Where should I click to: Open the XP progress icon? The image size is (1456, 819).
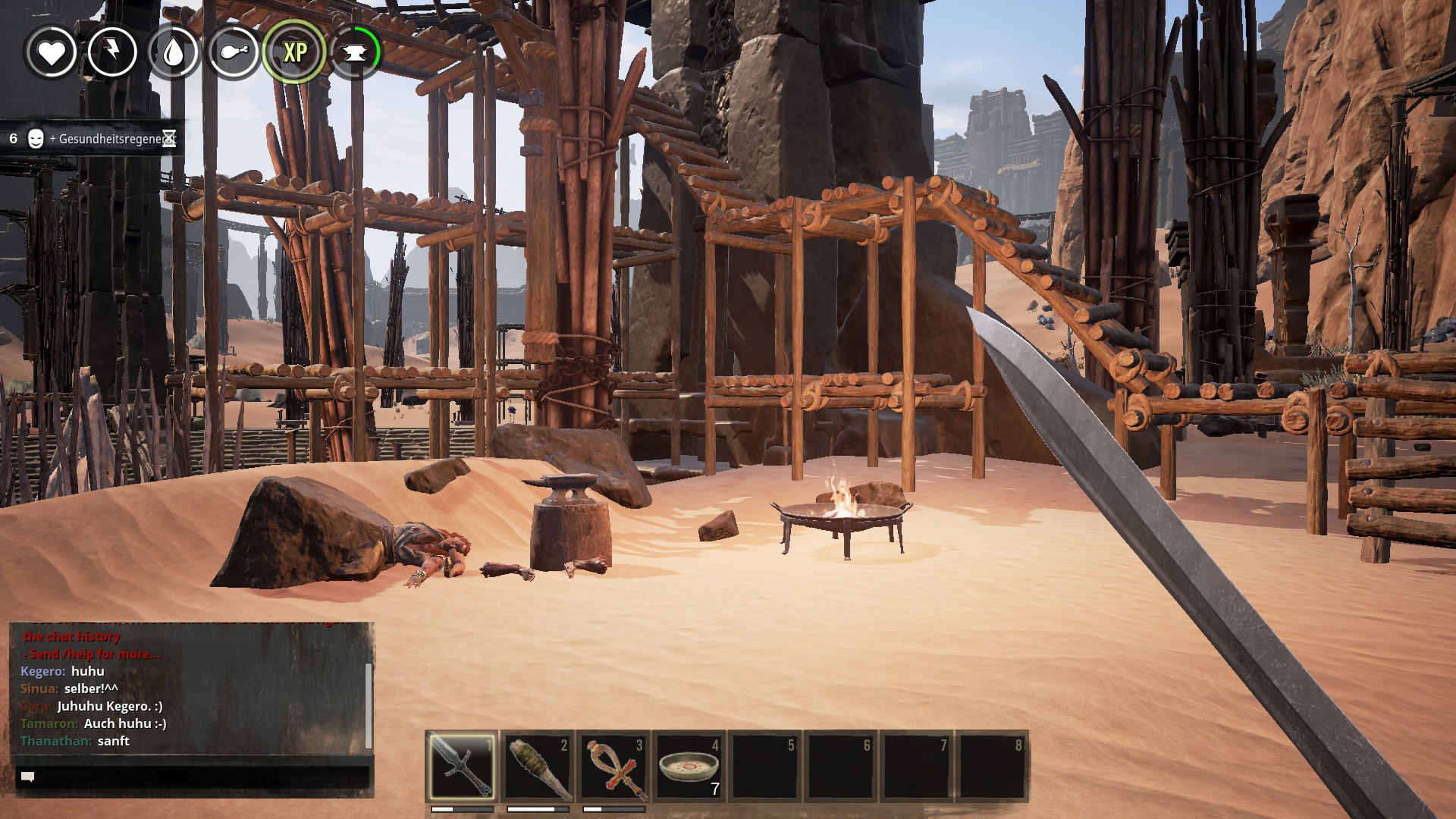294,52
